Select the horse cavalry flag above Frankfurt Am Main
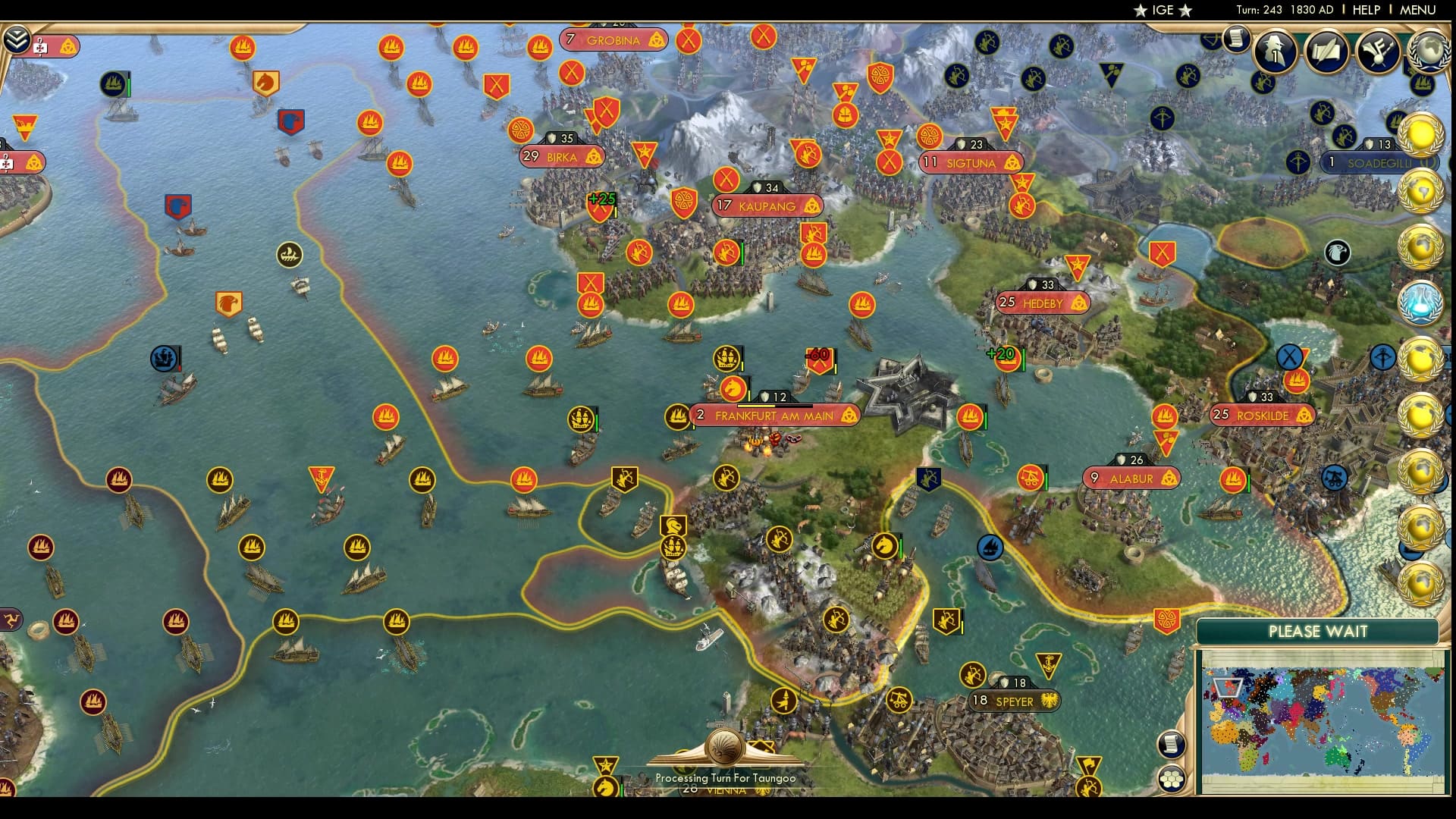Viewport: 1456px width, 819px height. coord(733,387)
